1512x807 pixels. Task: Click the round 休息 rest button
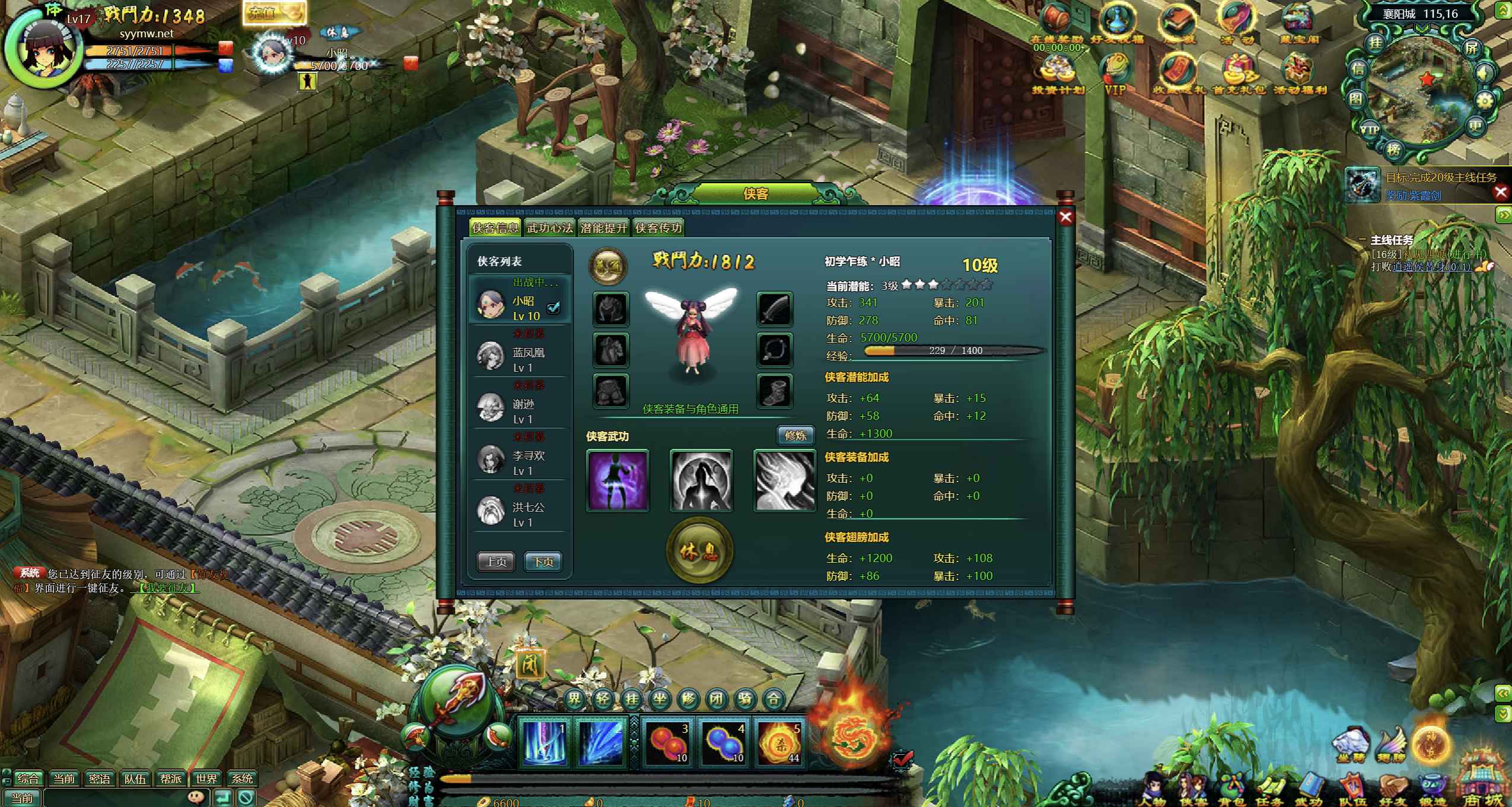(699, 551)
